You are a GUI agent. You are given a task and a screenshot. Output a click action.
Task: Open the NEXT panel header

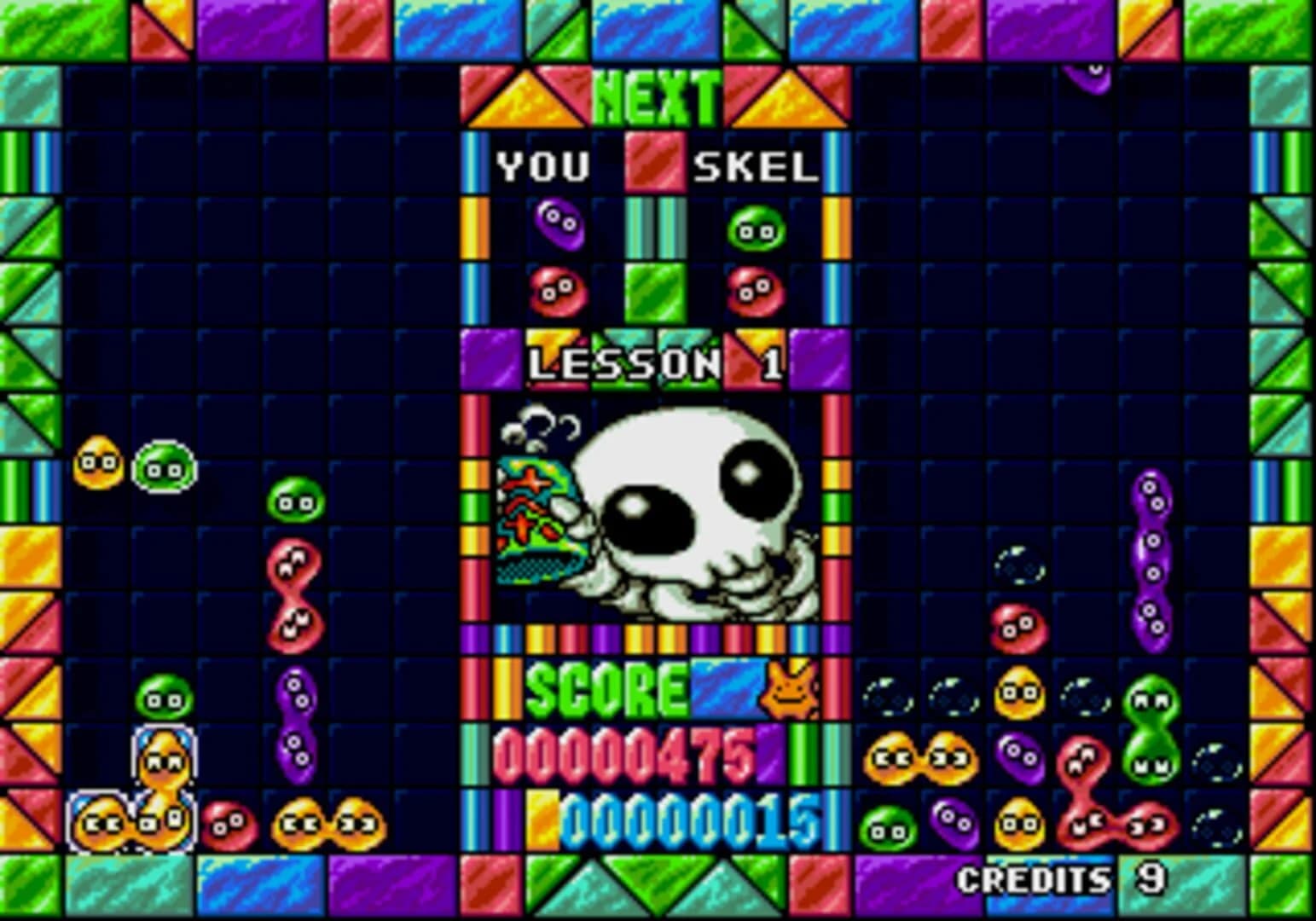click(657, 94)
